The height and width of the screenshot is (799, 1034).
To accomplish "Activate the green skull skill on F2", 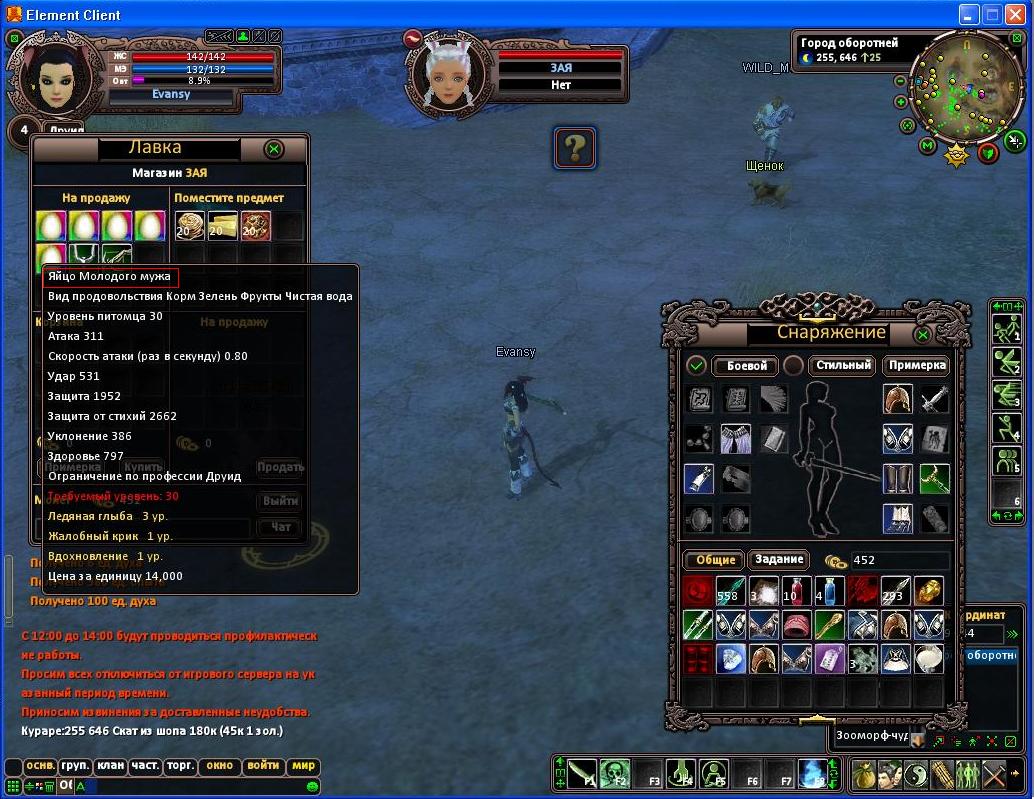I will pyautogui.click(x=614, y=773).
